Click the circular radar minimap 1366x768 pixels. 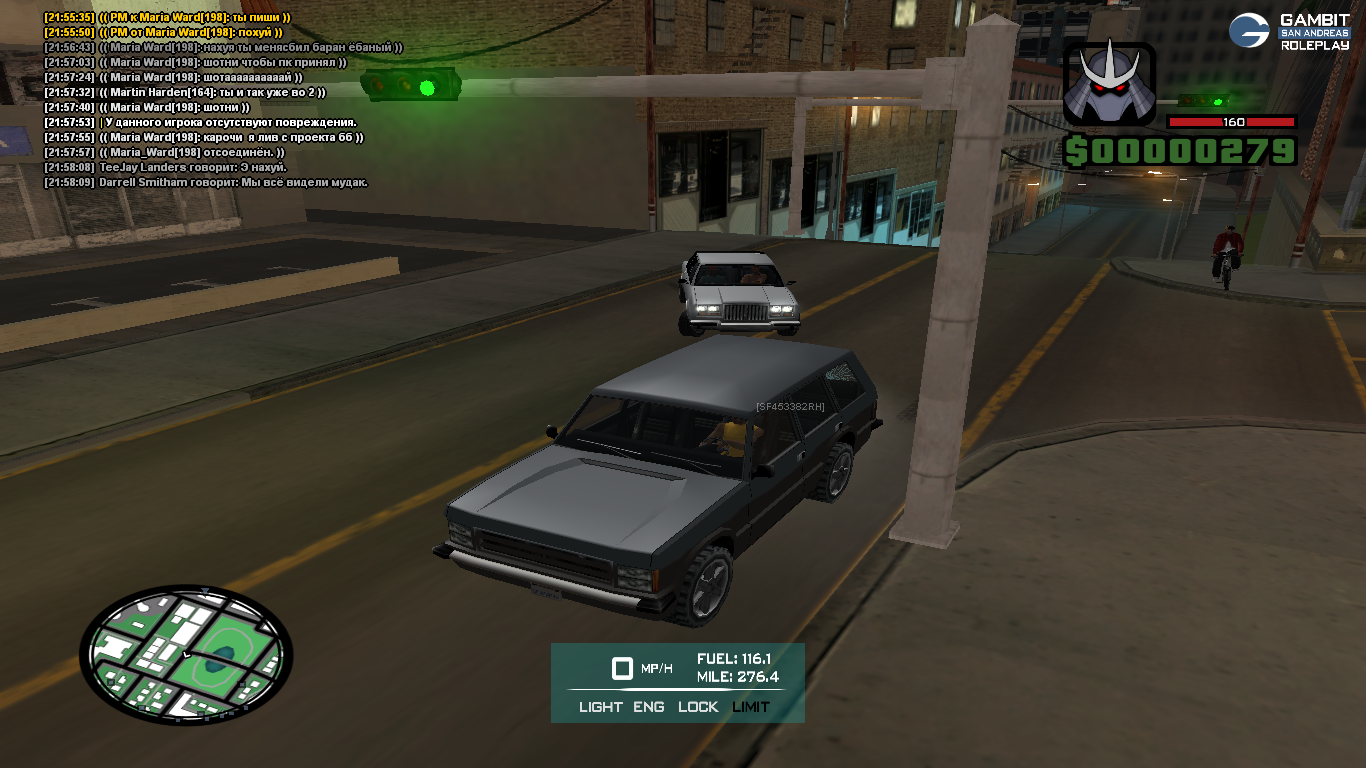click(x=186, y=653)
